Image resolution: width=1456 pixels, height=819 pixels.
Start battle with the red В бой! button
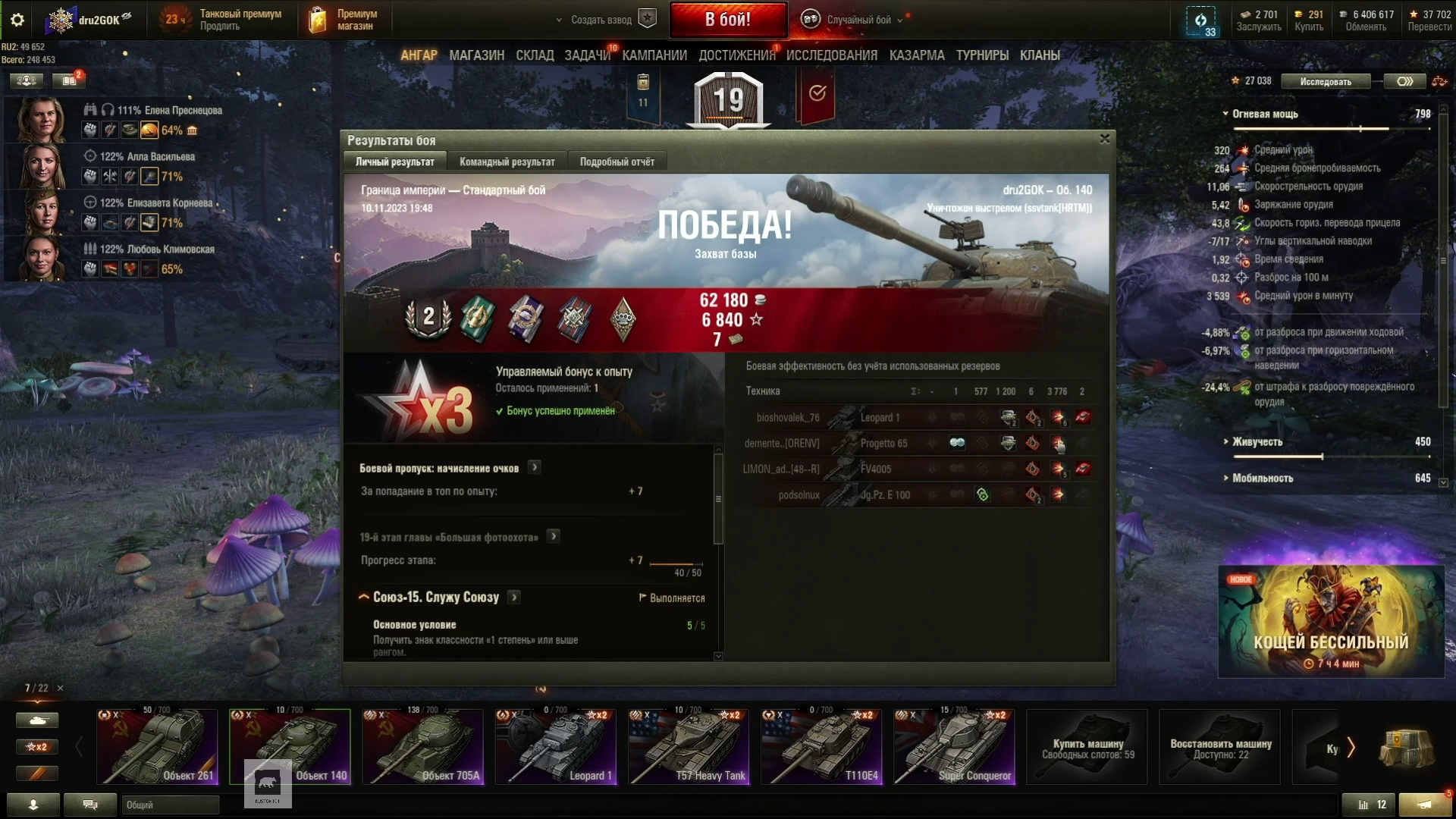point(727,20)
